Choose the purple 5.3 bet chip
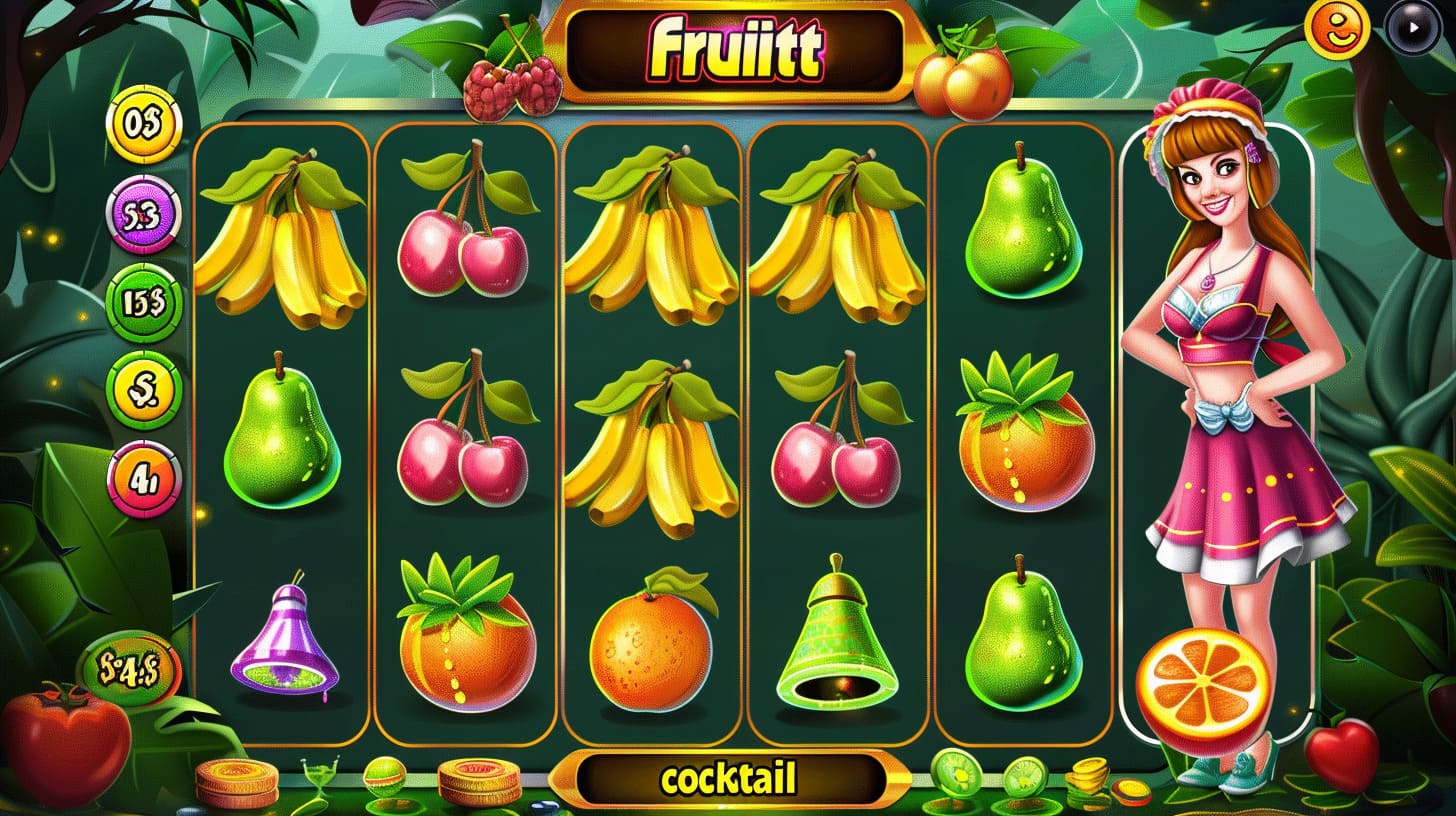1456x816 pixels. pos(143,214)
